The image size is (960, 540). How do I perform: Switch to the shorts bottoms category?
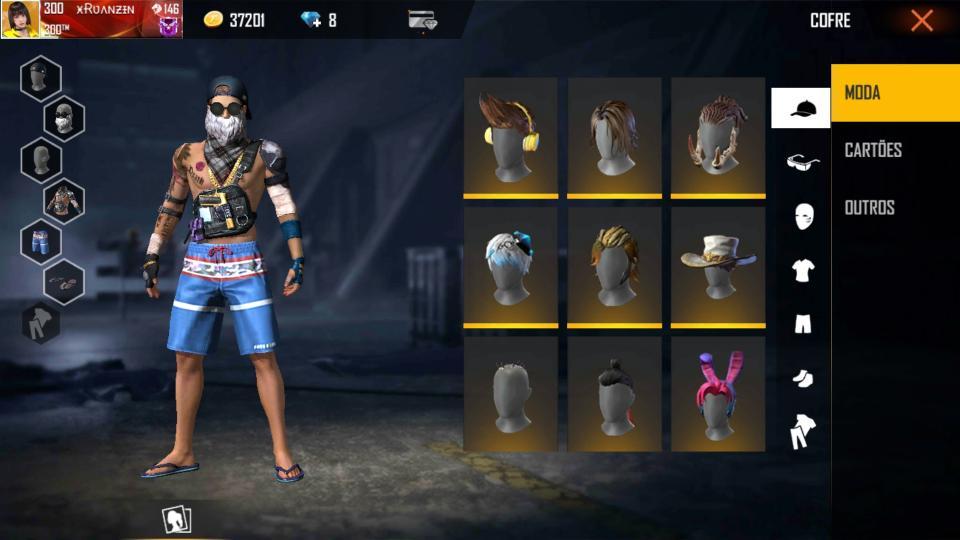802,323
